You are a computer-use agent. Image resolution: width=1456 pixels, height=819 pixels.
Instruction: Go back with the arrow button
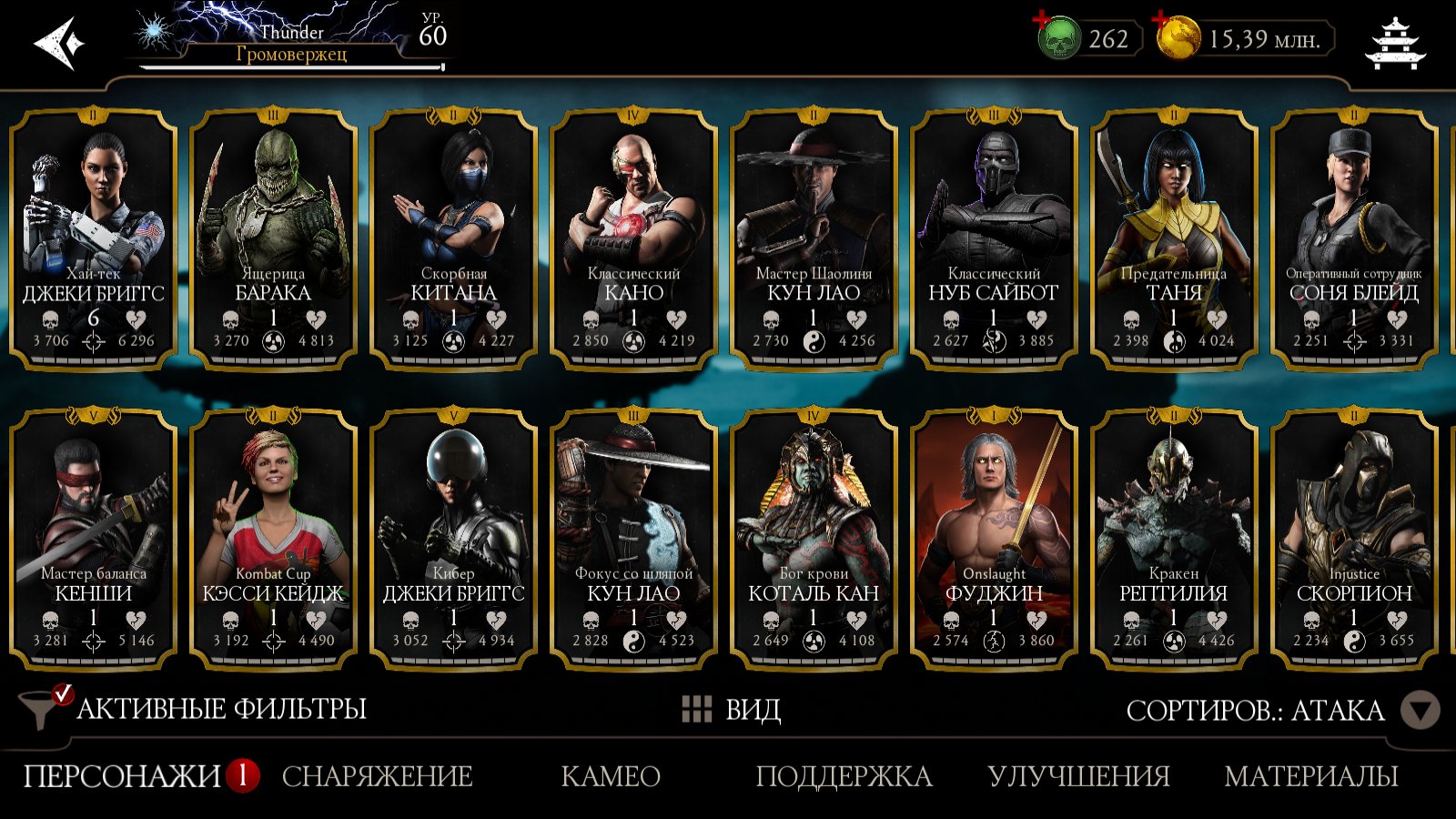click(x=58, y=43)
